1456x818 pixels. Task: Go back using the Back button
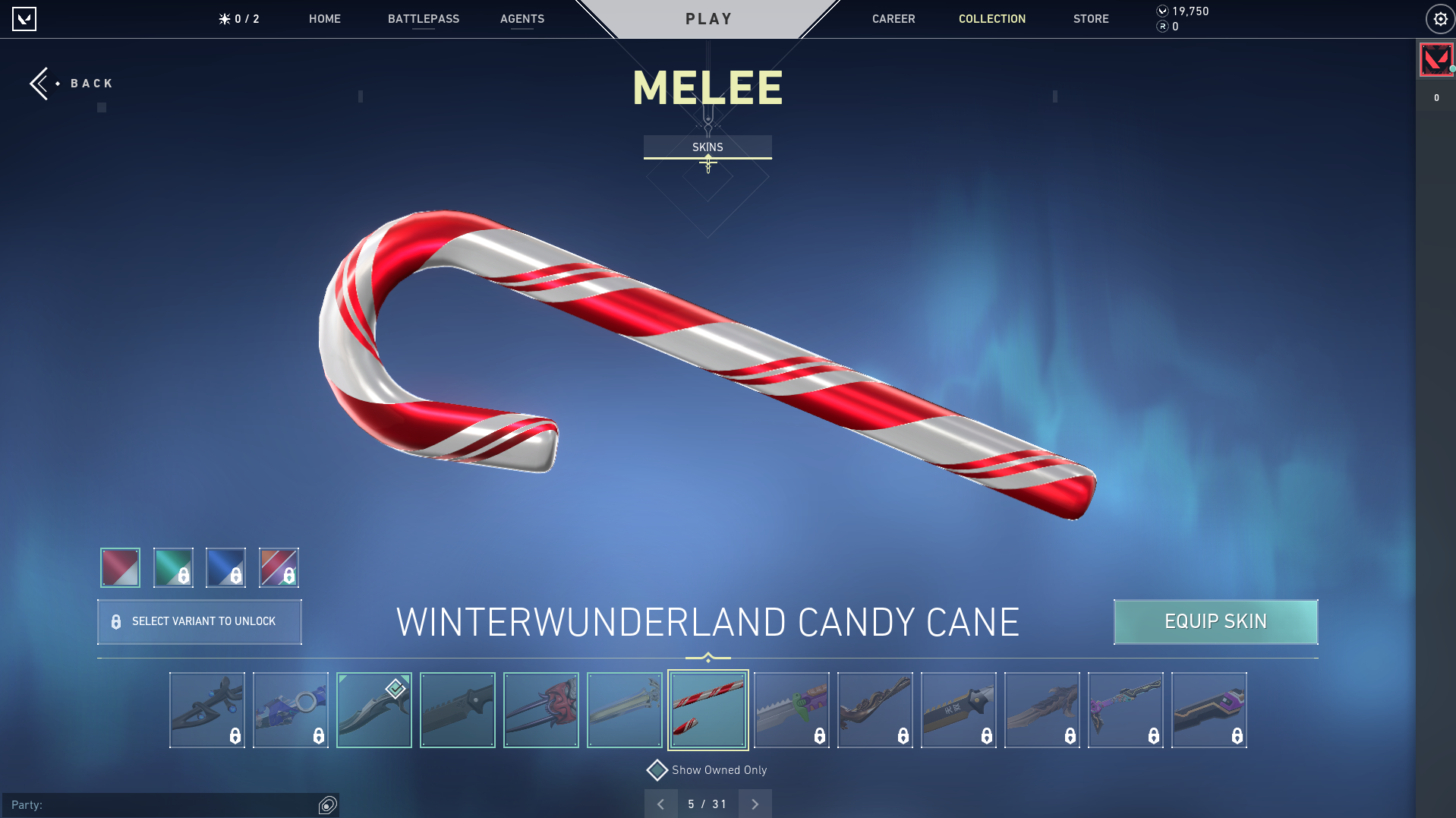(72, 84)
